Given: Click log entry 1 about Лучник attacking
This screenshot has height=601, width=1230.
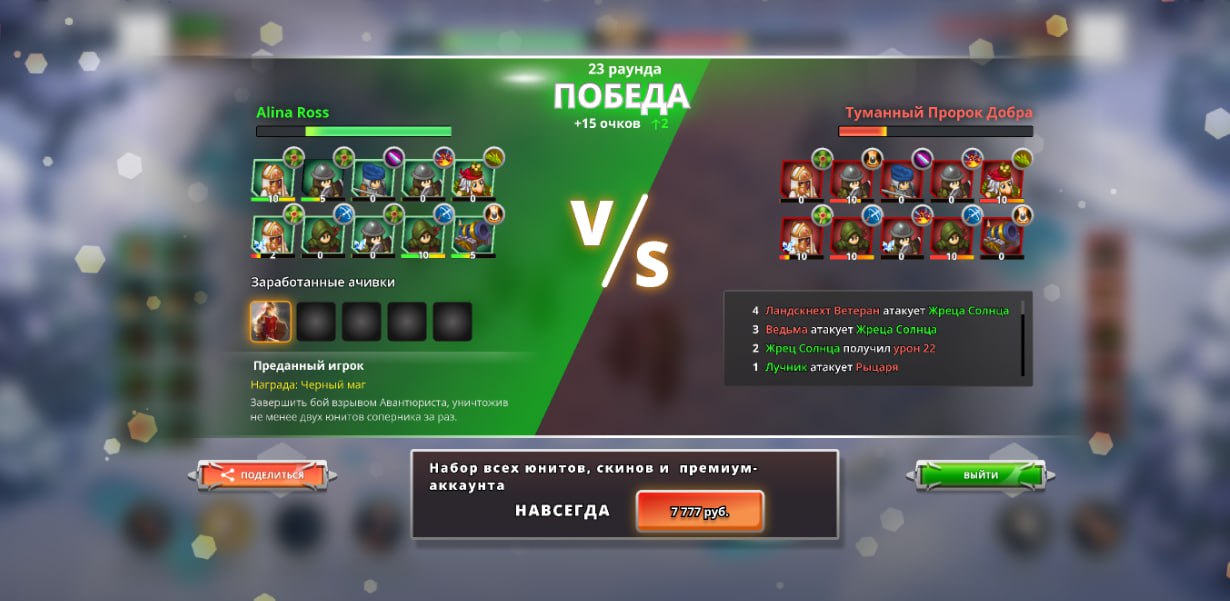Looking at the screenshot, I should (x=830, y=367).
